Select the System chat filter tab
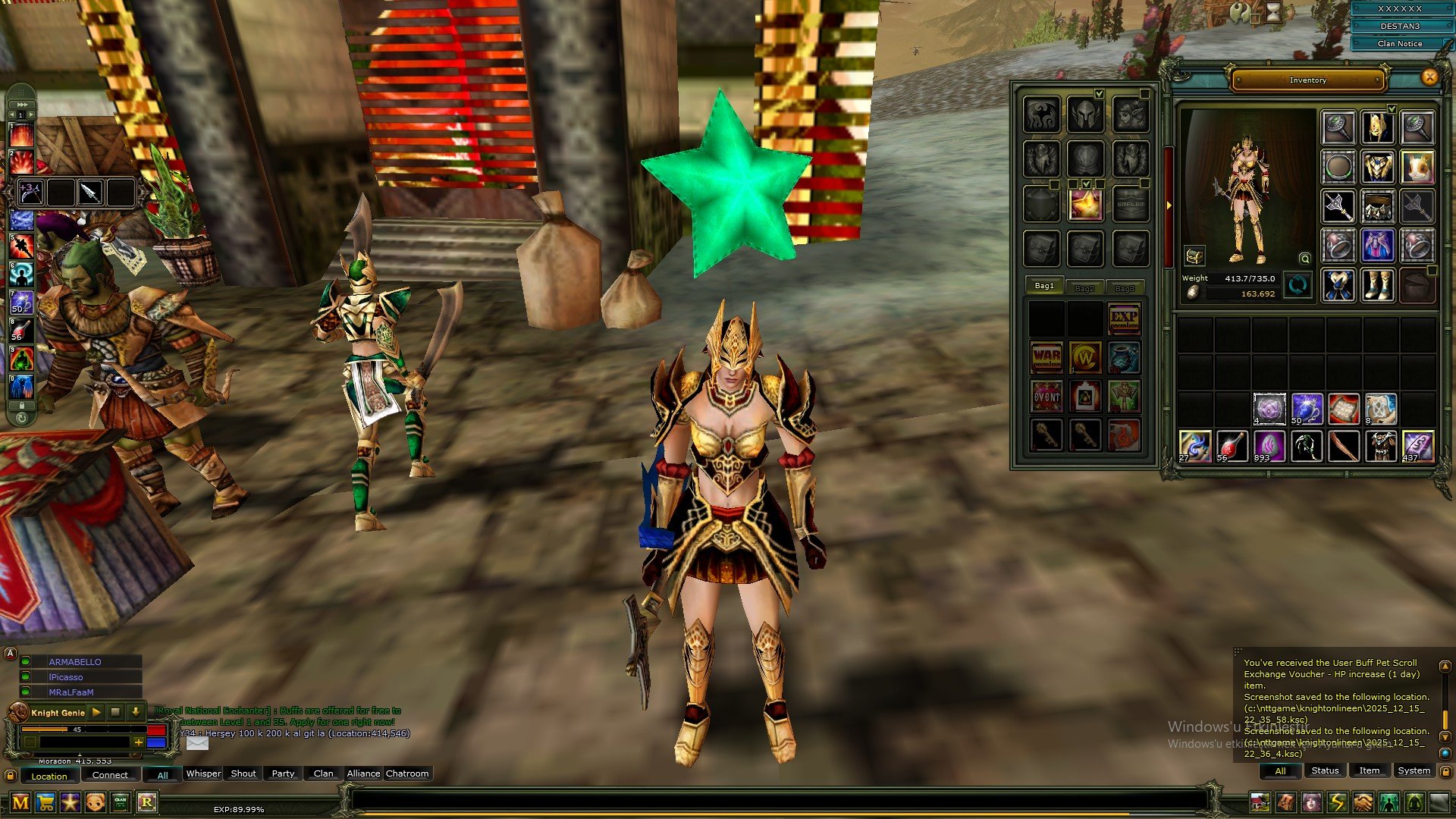The width and height of the screenshot is (1456, 819). (x=1414, y=770)
